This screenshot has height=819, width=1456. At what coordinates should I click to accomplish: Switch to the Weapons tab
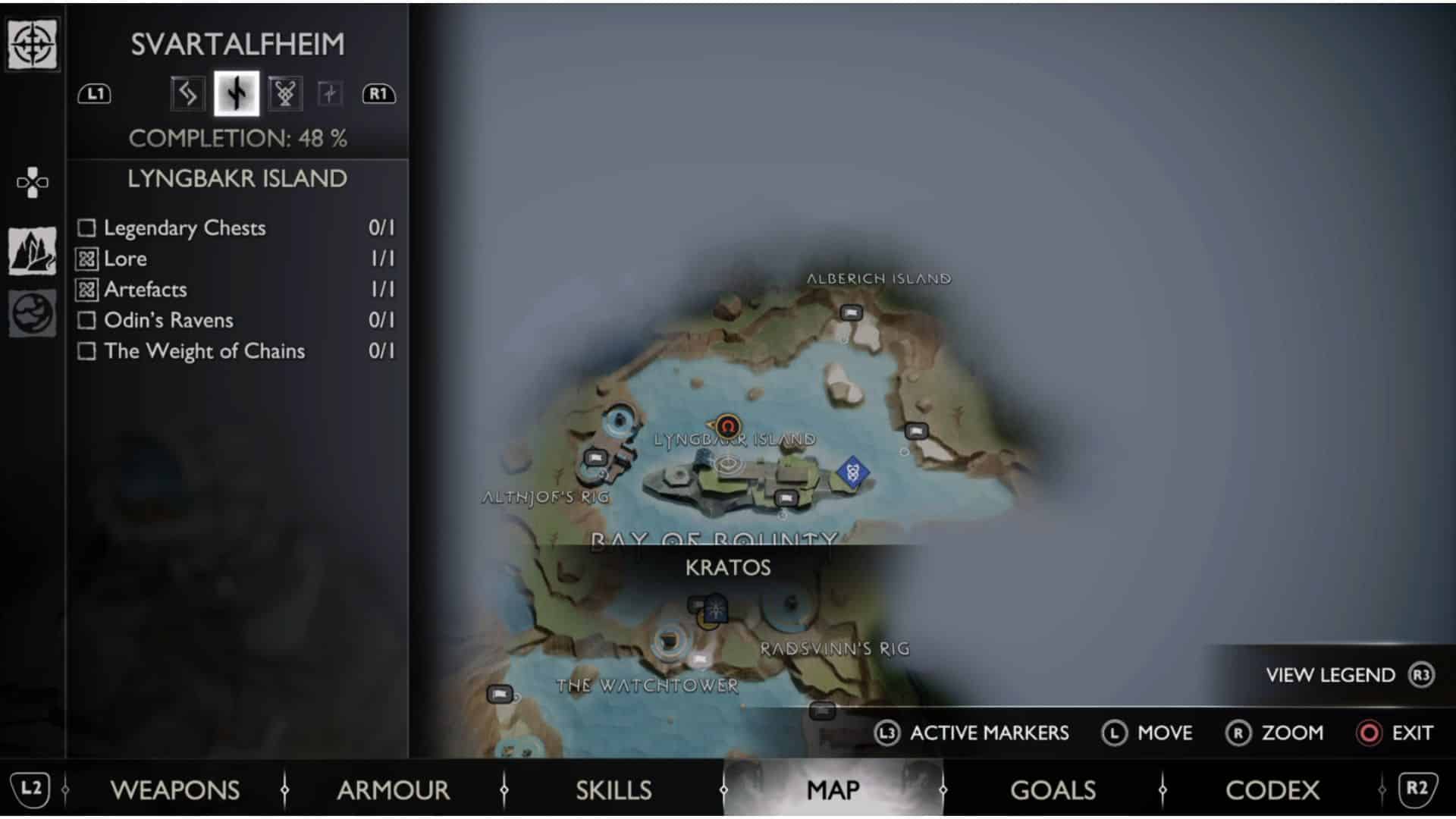point(174,790)
